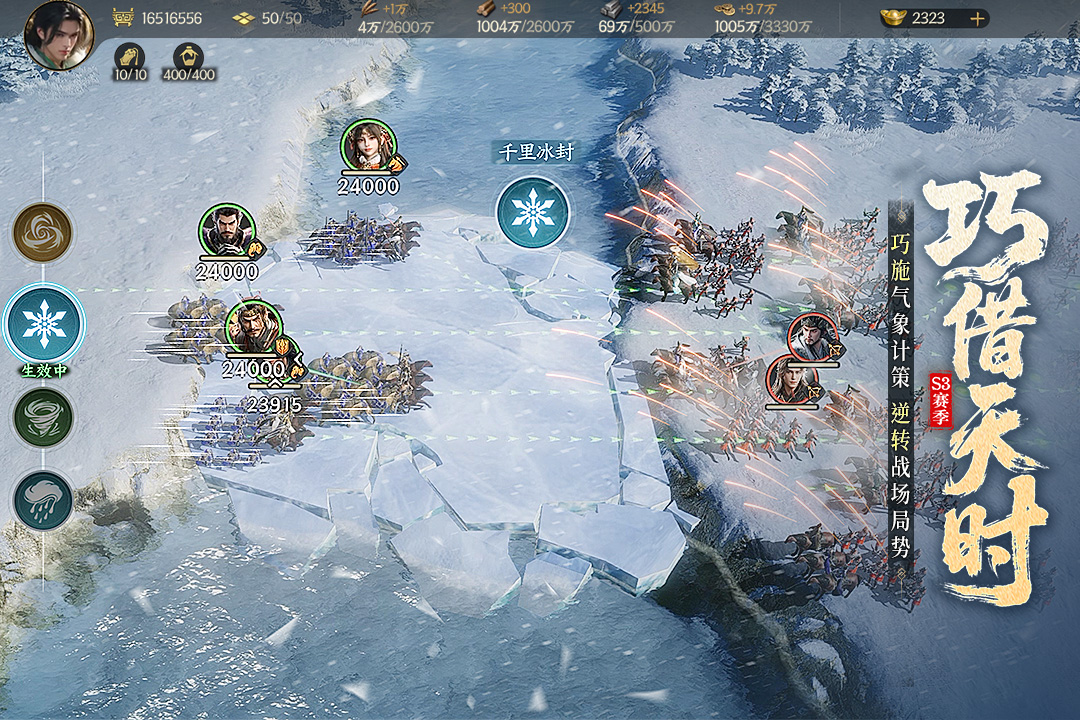Add more gold ingots with plus button

pyautogui.click(x=977, y=18)
